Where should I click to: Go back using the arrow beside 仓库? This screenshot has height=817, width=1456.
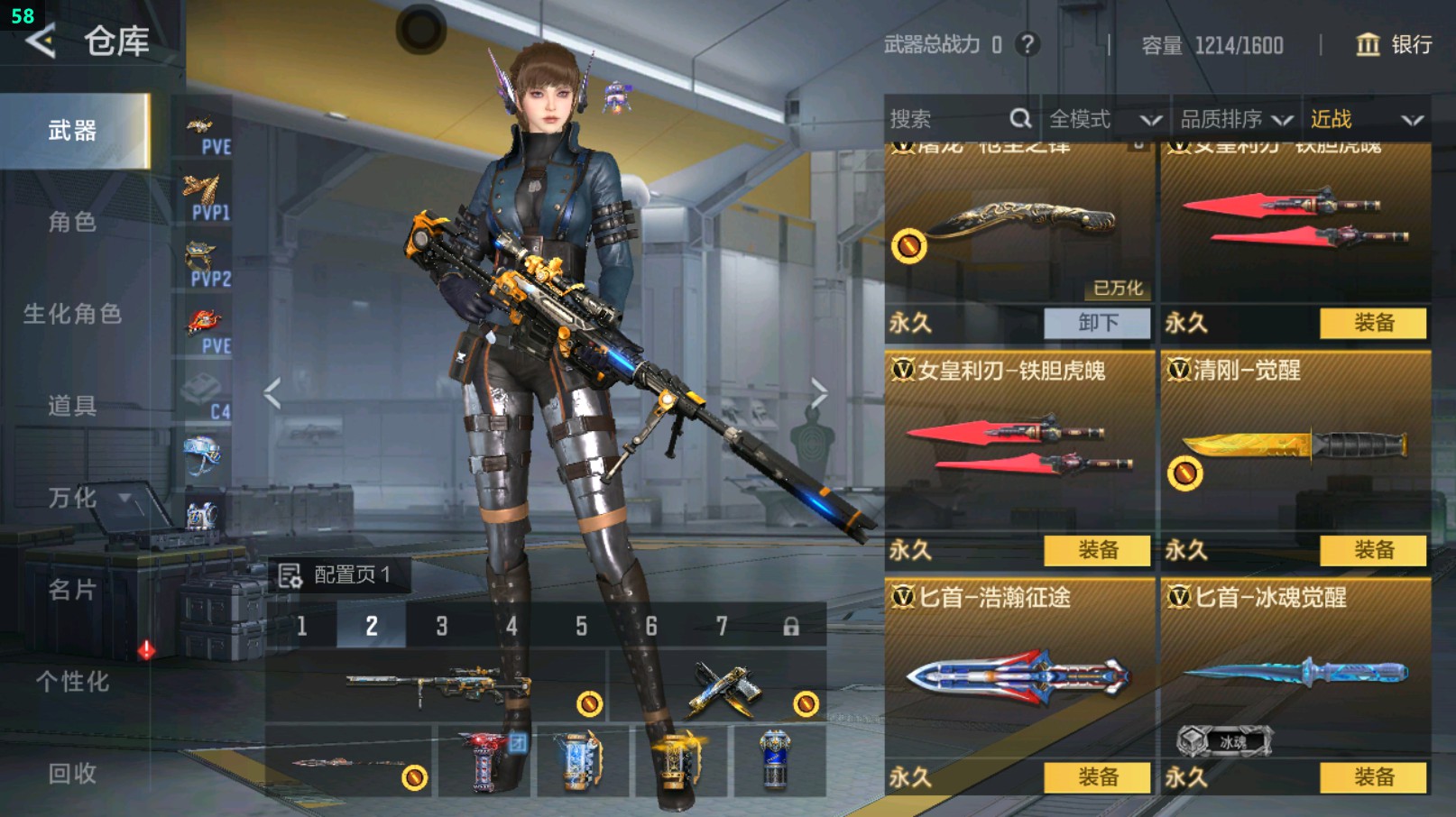[41, 41]
